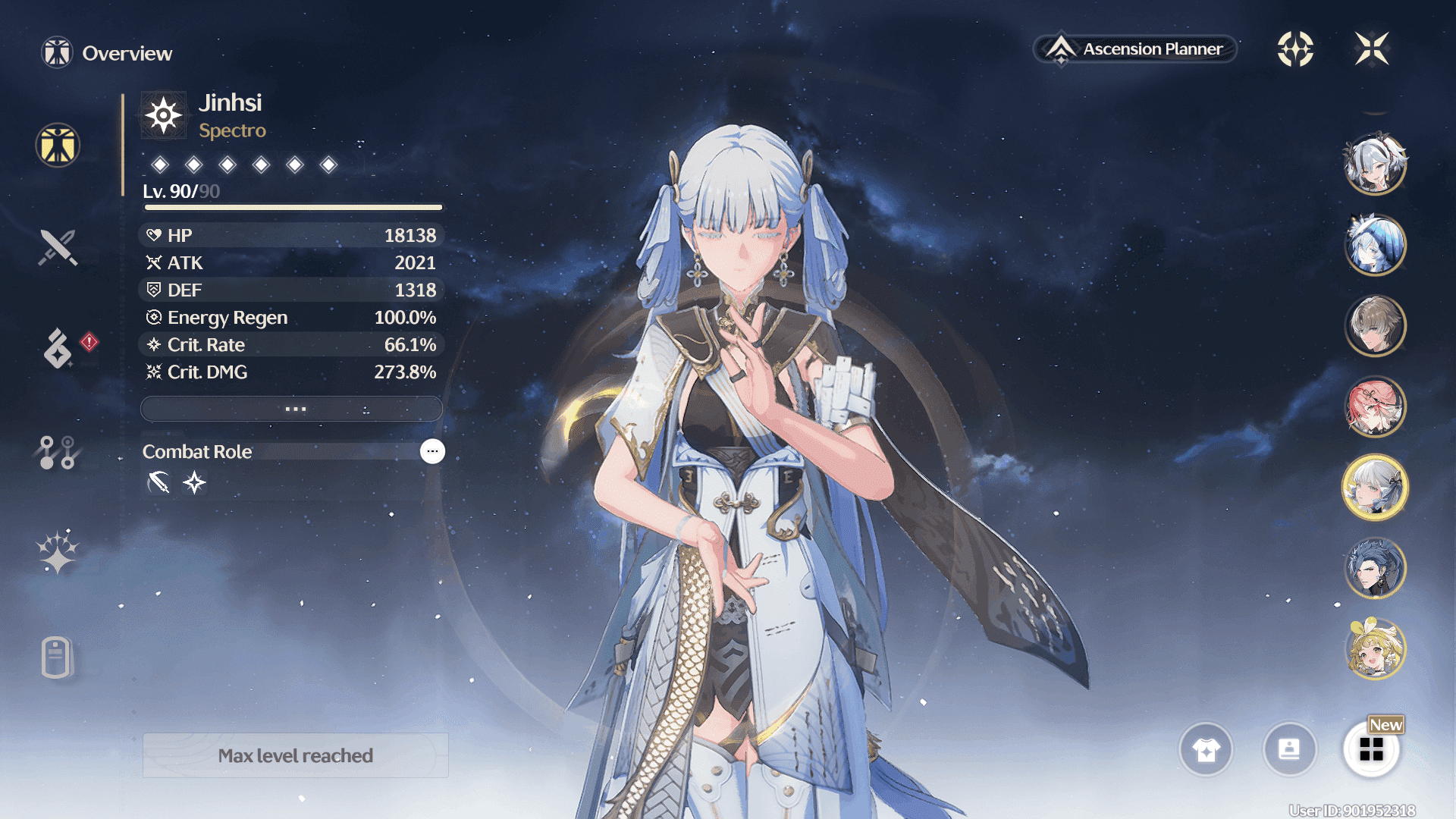Switch to the Forte skill tree tab
1456x819 pixels.
pos(57,452)
